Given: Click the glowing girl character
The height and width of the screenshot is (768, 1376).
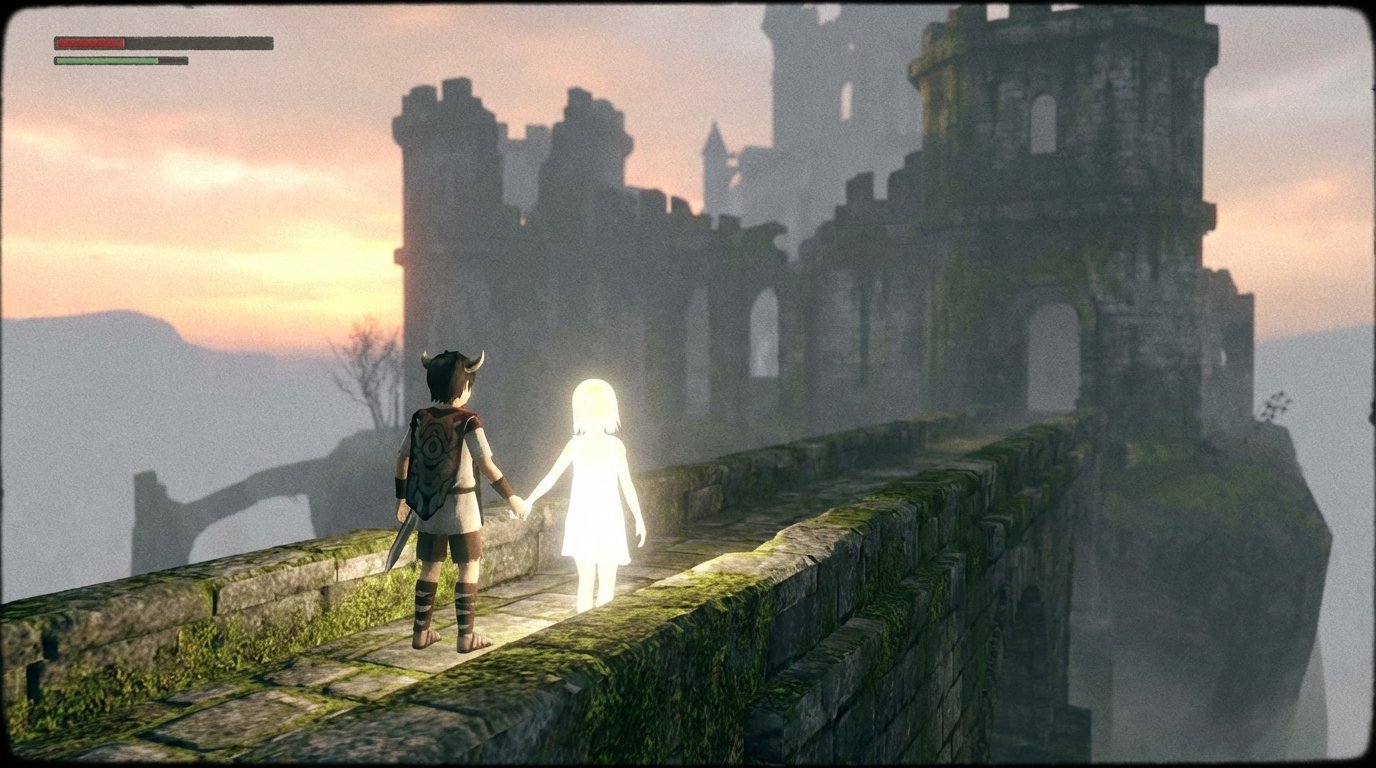Looking at the screenshot, I should [x=595, y=480].
